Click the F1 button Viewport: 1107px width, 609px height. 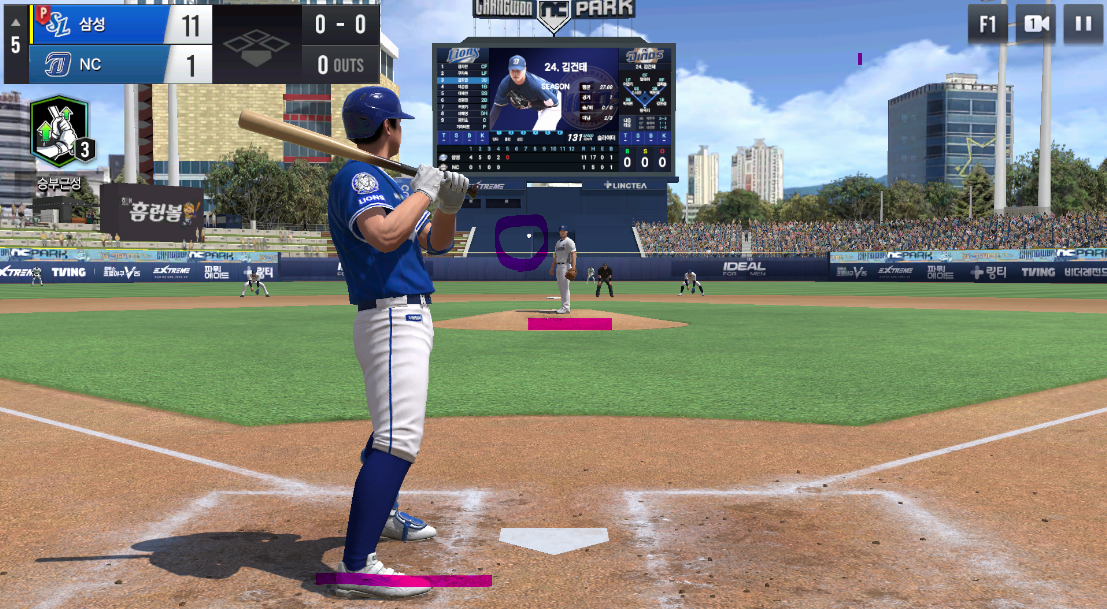pos(987,24)
